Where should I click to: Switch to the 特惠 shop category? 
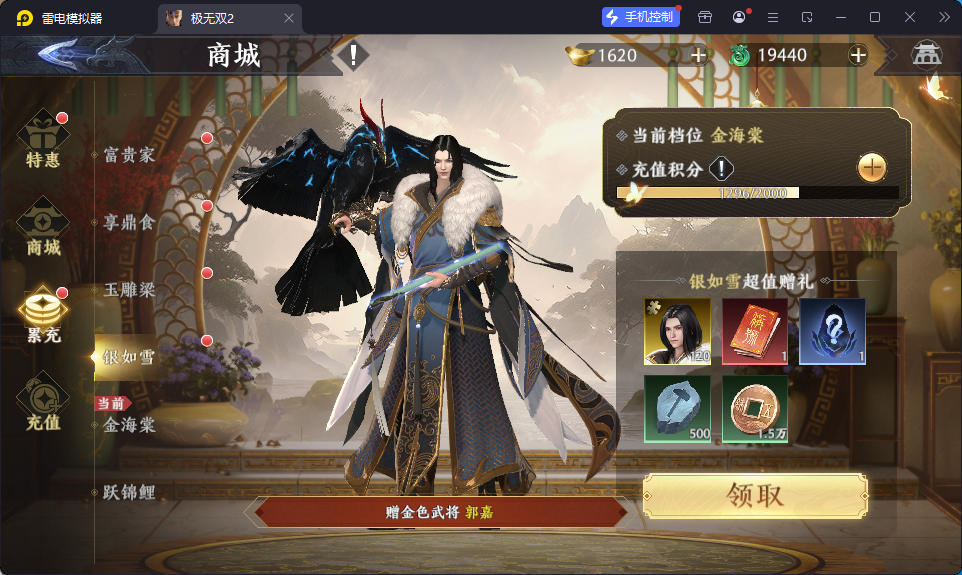pyautogui.click(x=43, y=140)
